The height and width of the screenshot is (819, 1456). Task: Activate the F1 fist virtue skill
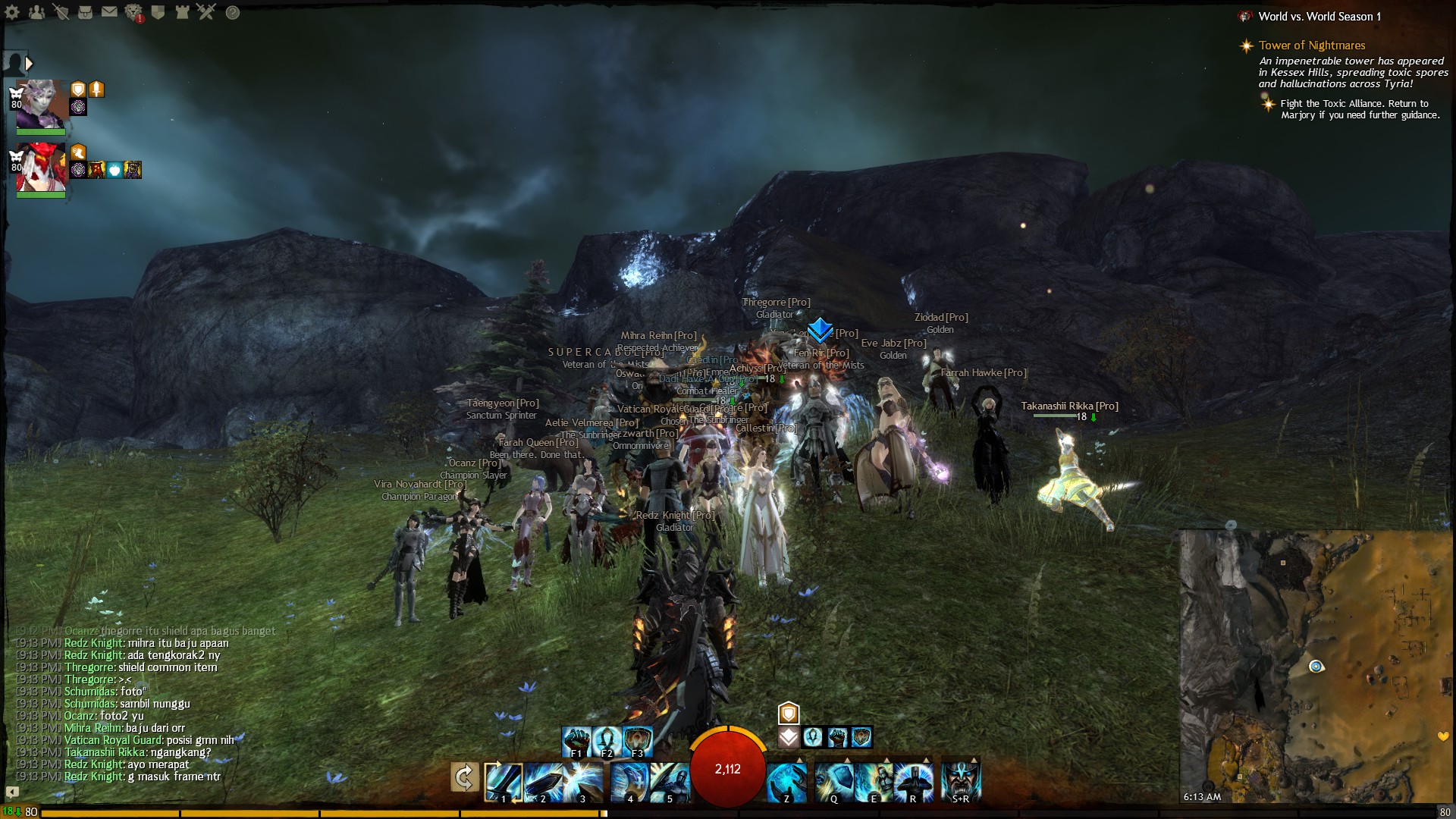(576, 741)
